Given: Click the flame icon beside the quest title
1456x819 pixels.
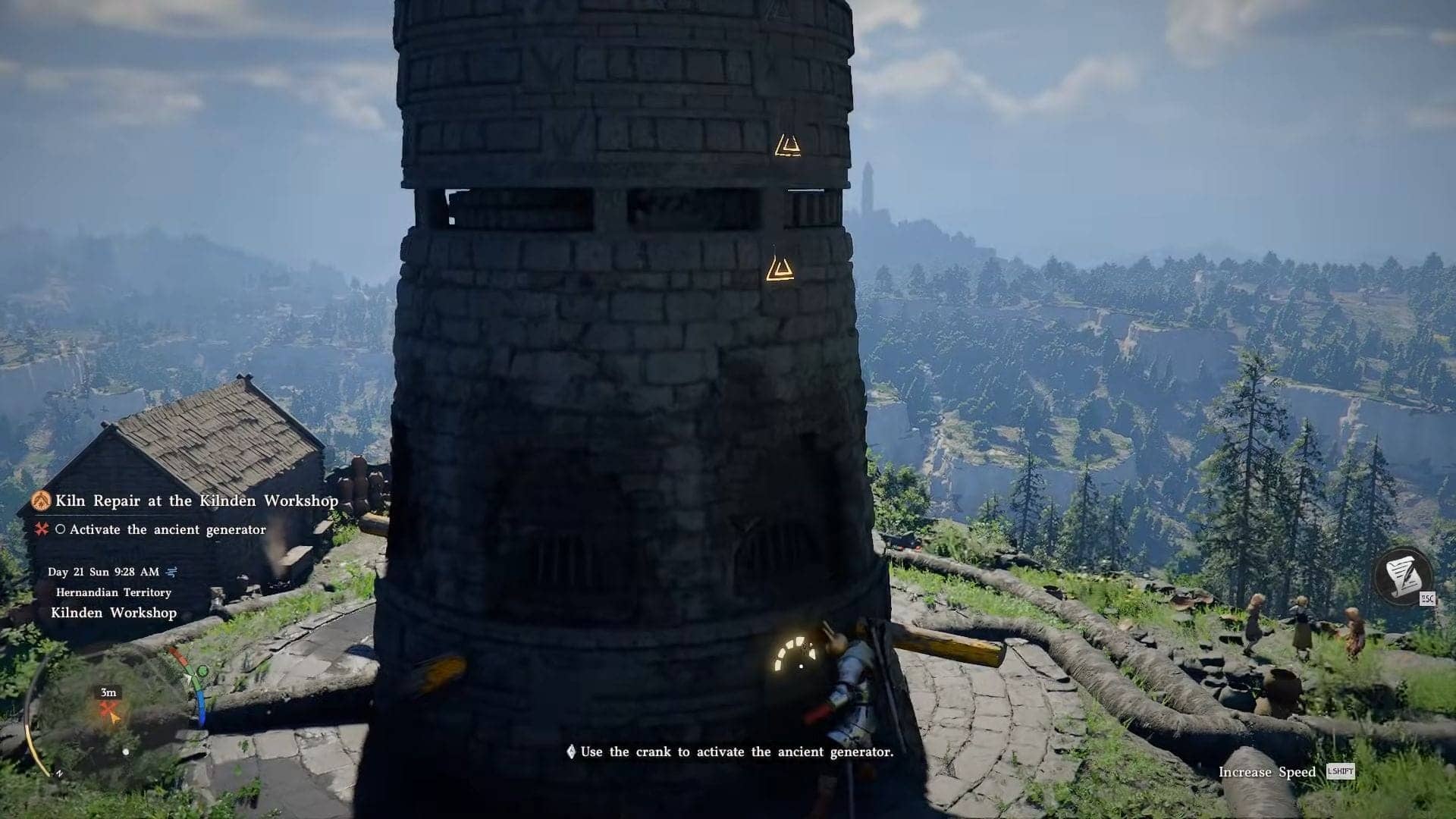Looking at the screenshot, I should click(x=42, y=500).
